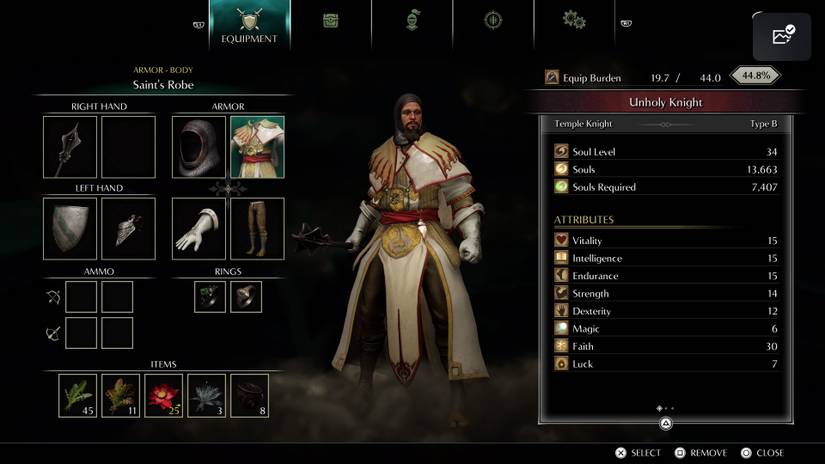The width and height of the screenshot is (825, 464).
Task: Select the green herb item with 45
Action: [x=77, y=395]
